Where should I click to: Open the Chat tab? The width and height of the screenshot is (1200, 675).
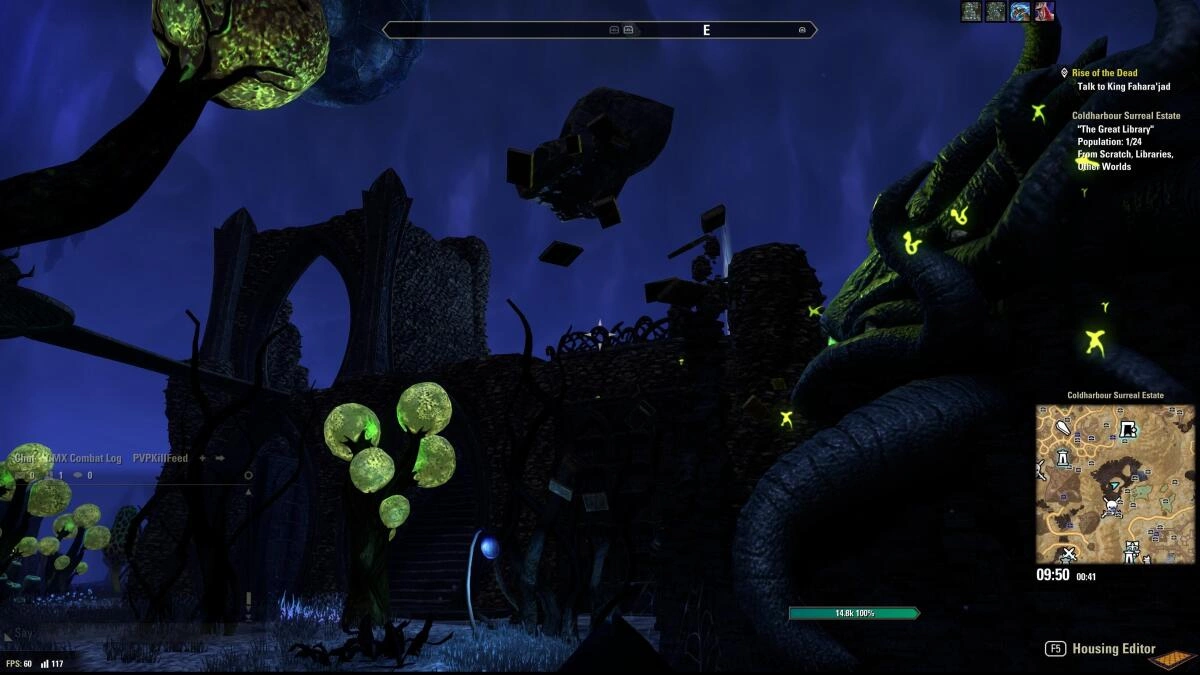click(x=22, y=458)
